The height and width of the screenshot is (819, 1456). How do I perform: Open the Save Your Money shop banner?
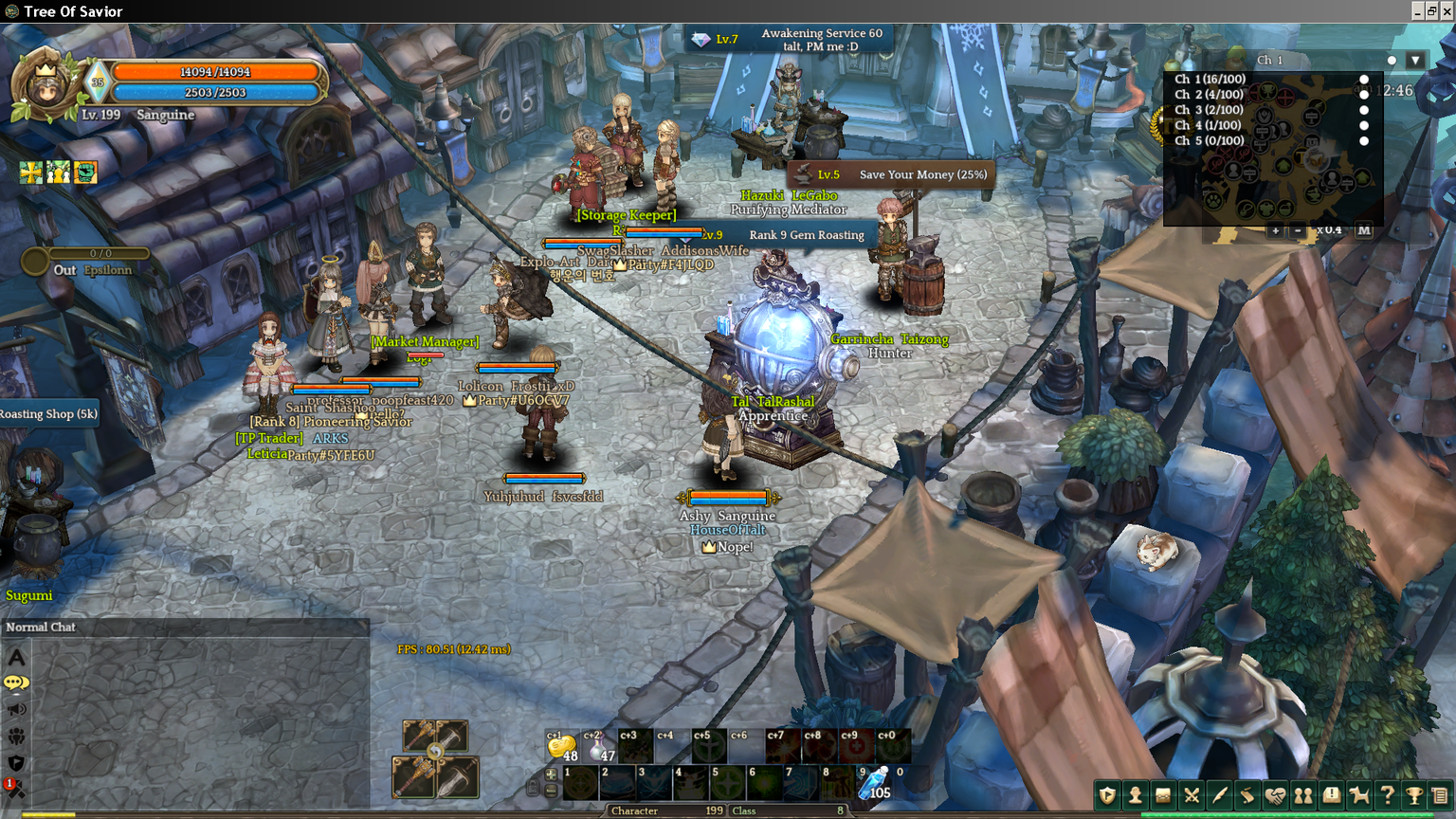pyautogui.click(x=891, y=174)
